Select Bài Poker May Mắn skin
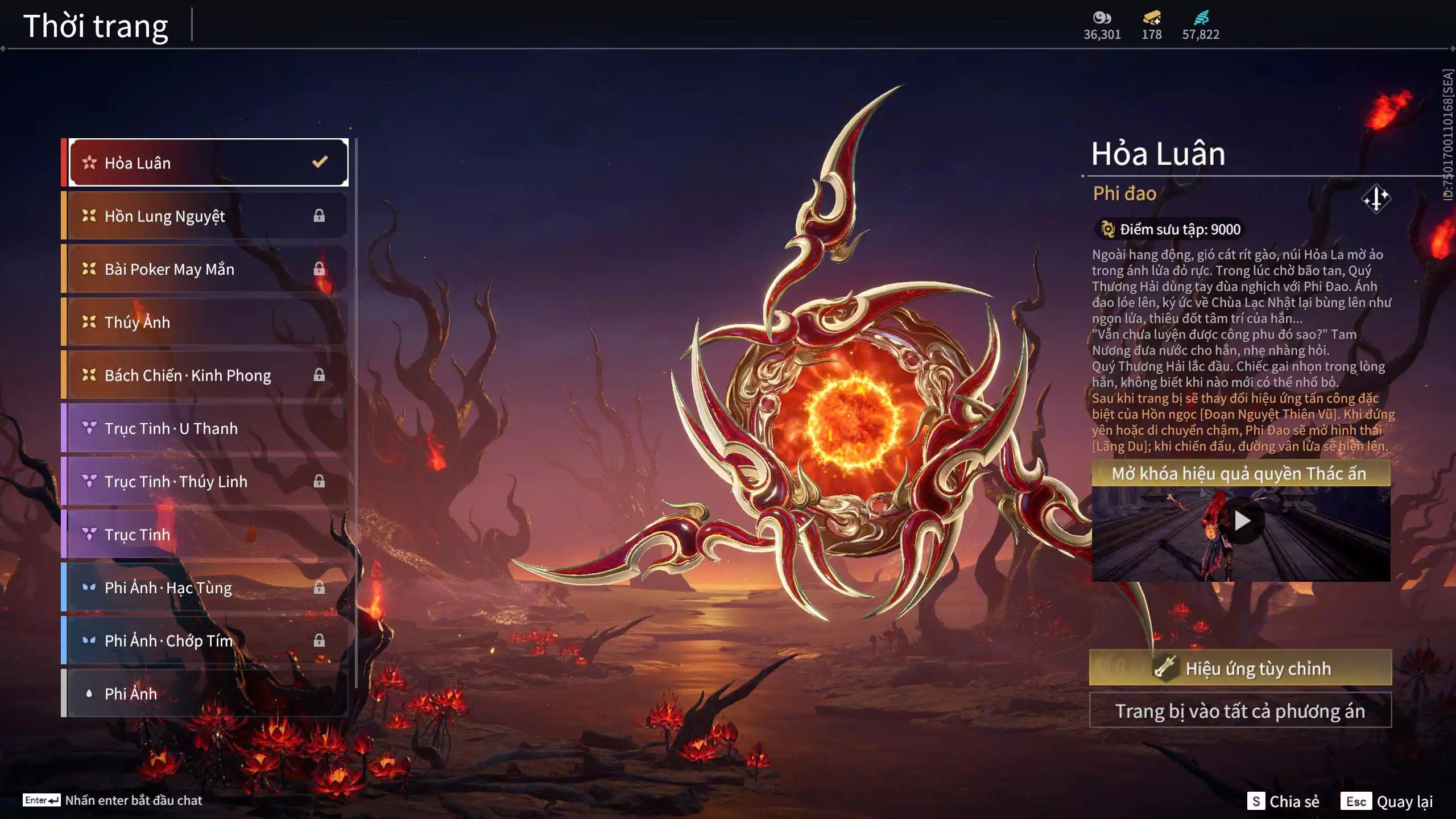 pyautogui.click(x=208, y=269)
